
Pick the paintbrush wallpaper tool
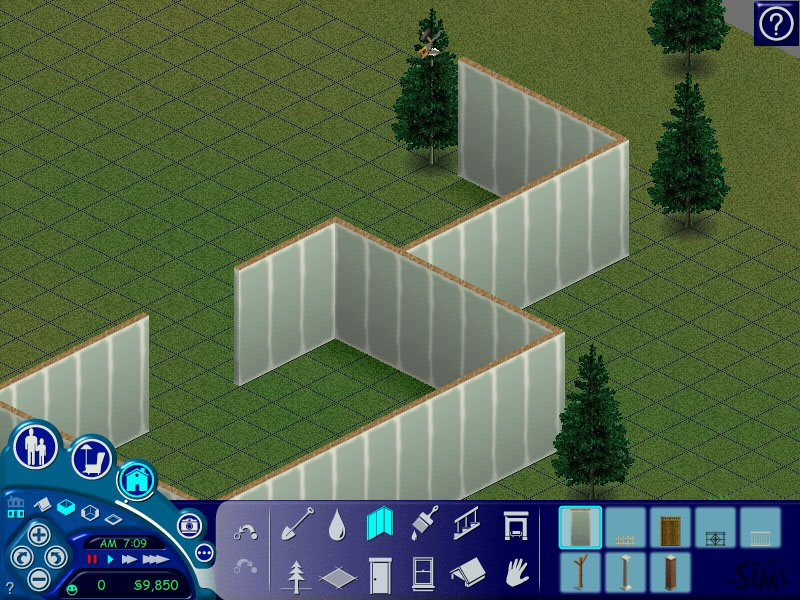click(422, 524)
